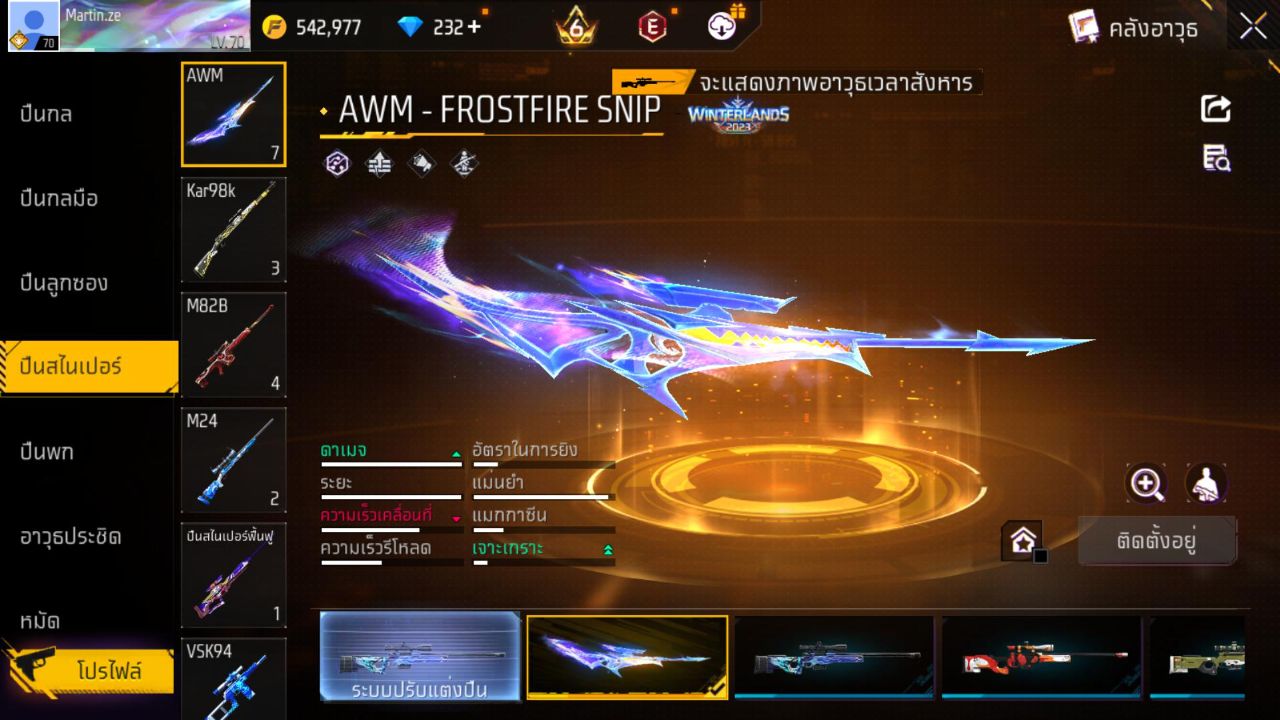This screenshot has width=1280, height=720.
Task: Toggle the megaphone diamond attribute icon
Action: (420, 163)
